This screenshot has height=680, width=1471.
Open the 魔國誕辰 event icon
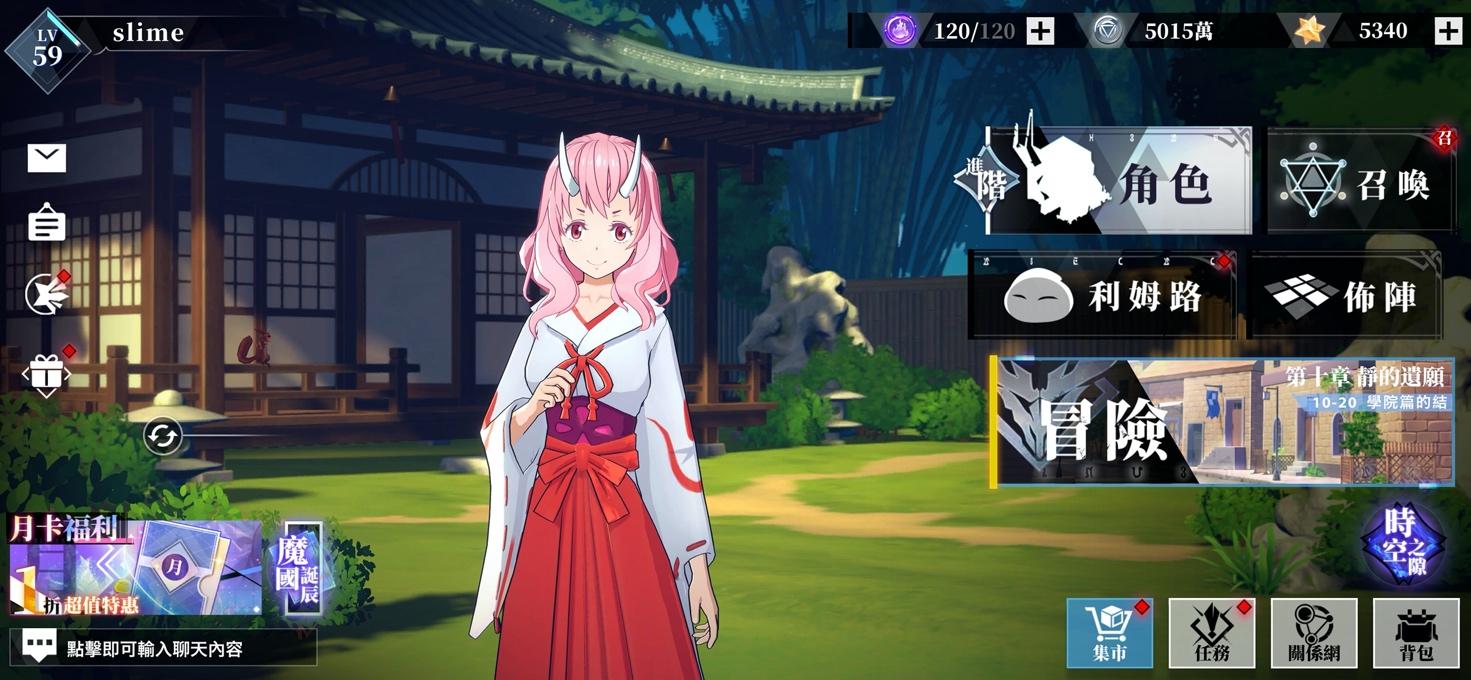tap(302, 566)
